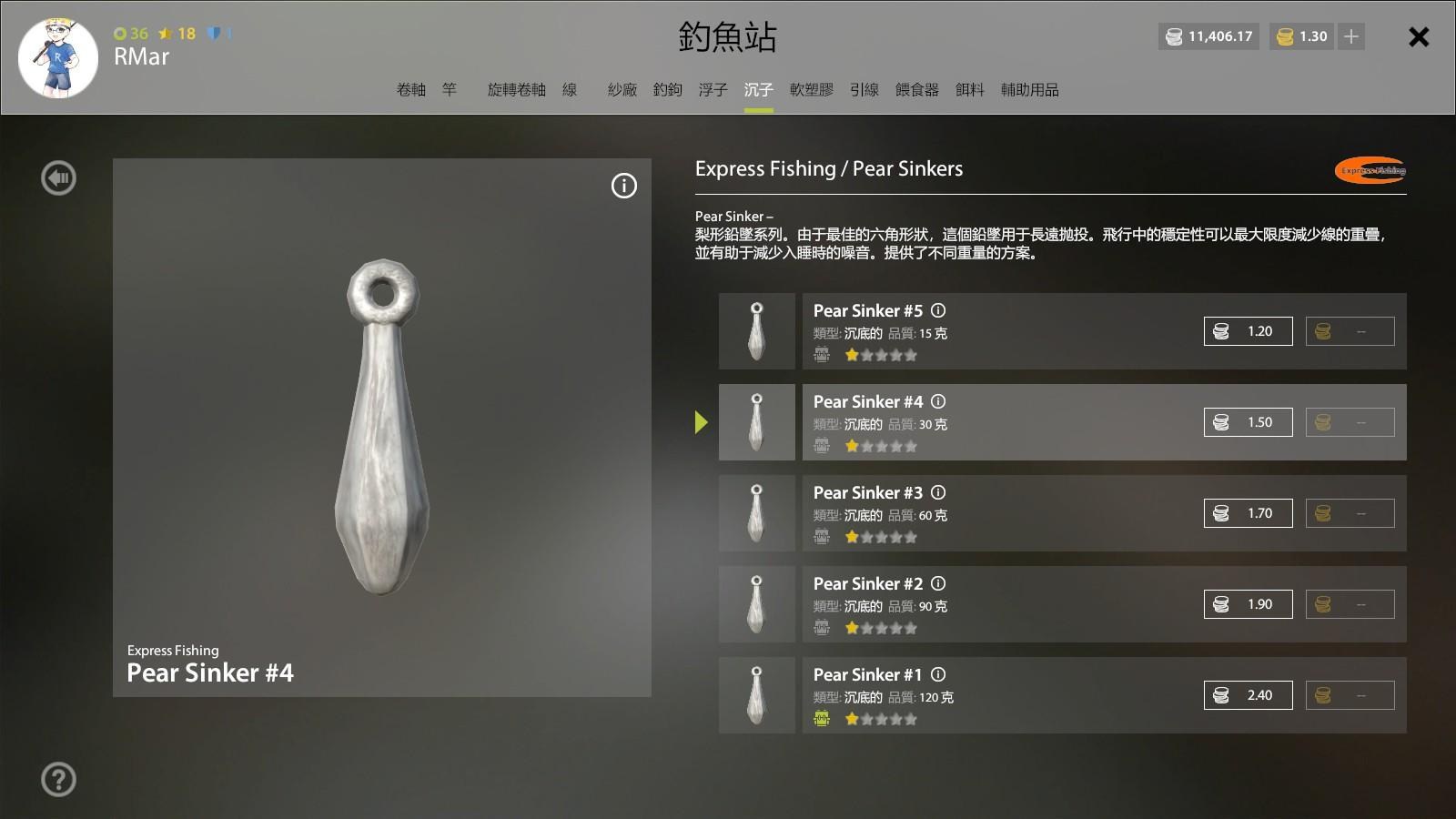Click the Express Fishing brand logo
1456x819 pixels.
(x=1369, y=172)
